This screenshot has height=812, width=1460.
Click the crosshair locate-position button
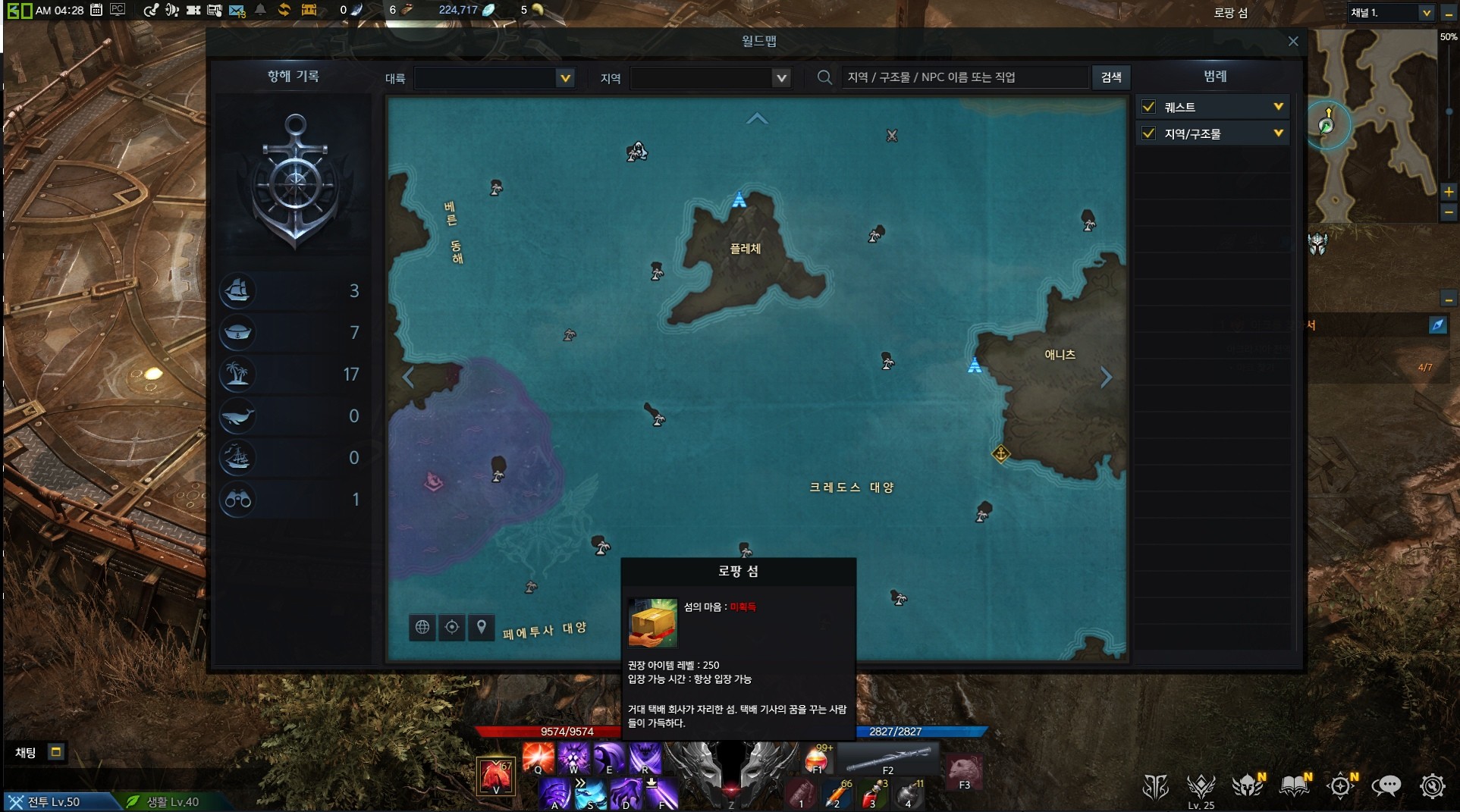point(452,627)
